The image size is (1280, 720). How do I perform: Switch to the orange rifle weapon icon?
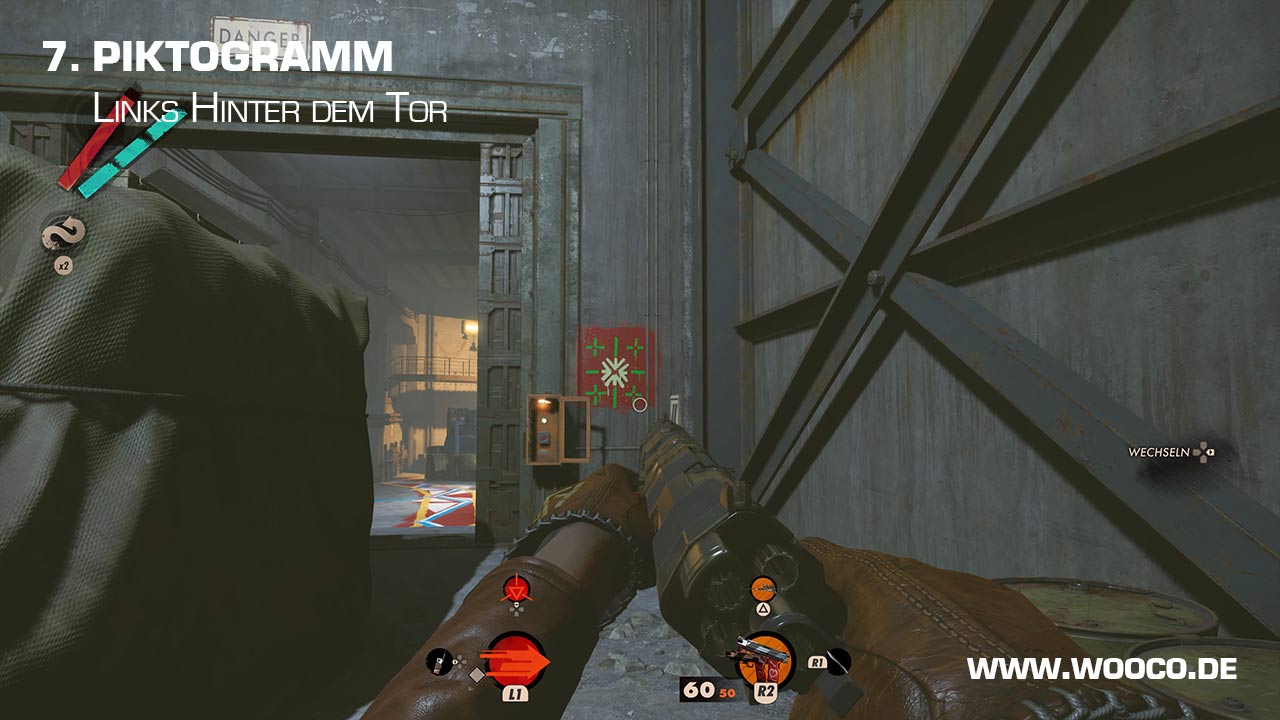pos(764,589)
